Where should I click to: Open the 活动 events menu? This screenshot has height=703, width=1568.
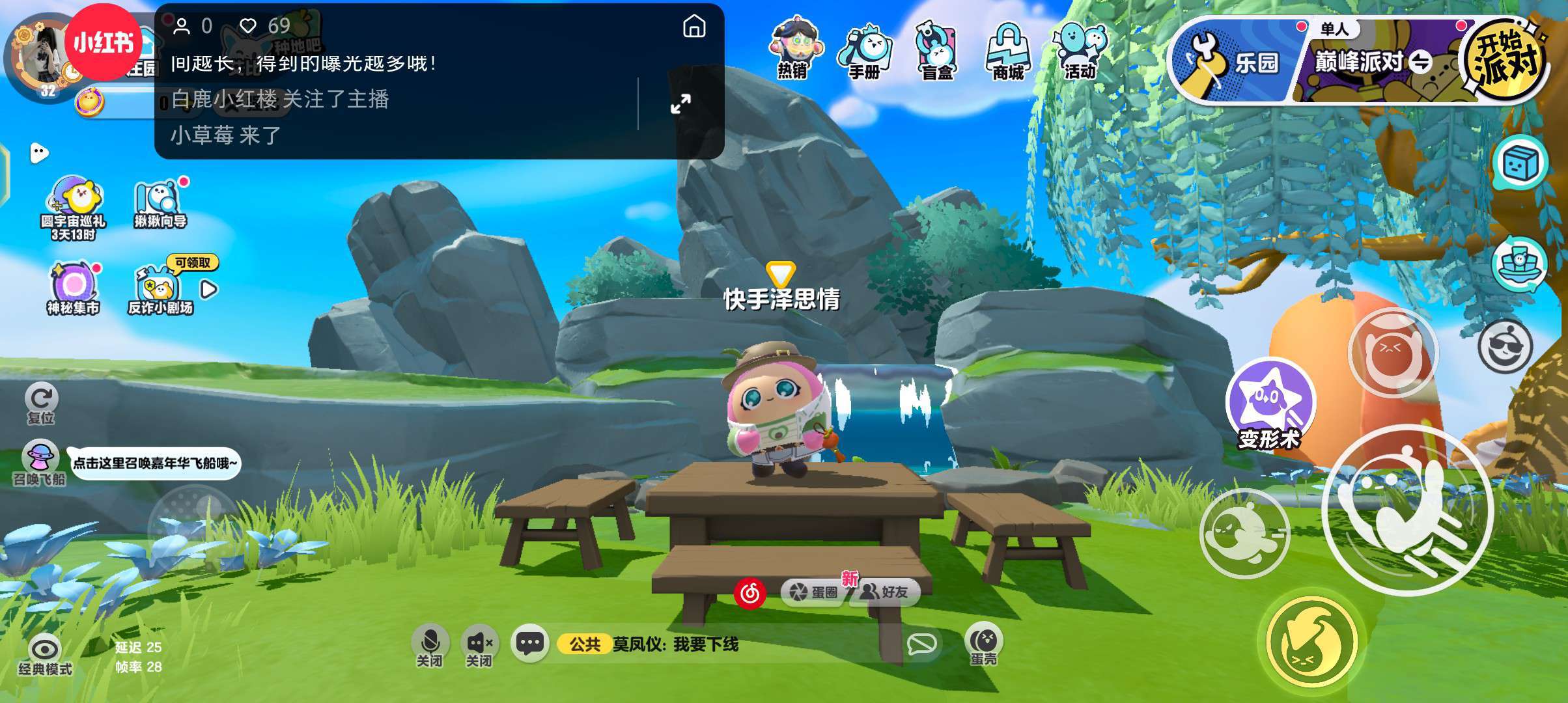[x=1080, y=51]
